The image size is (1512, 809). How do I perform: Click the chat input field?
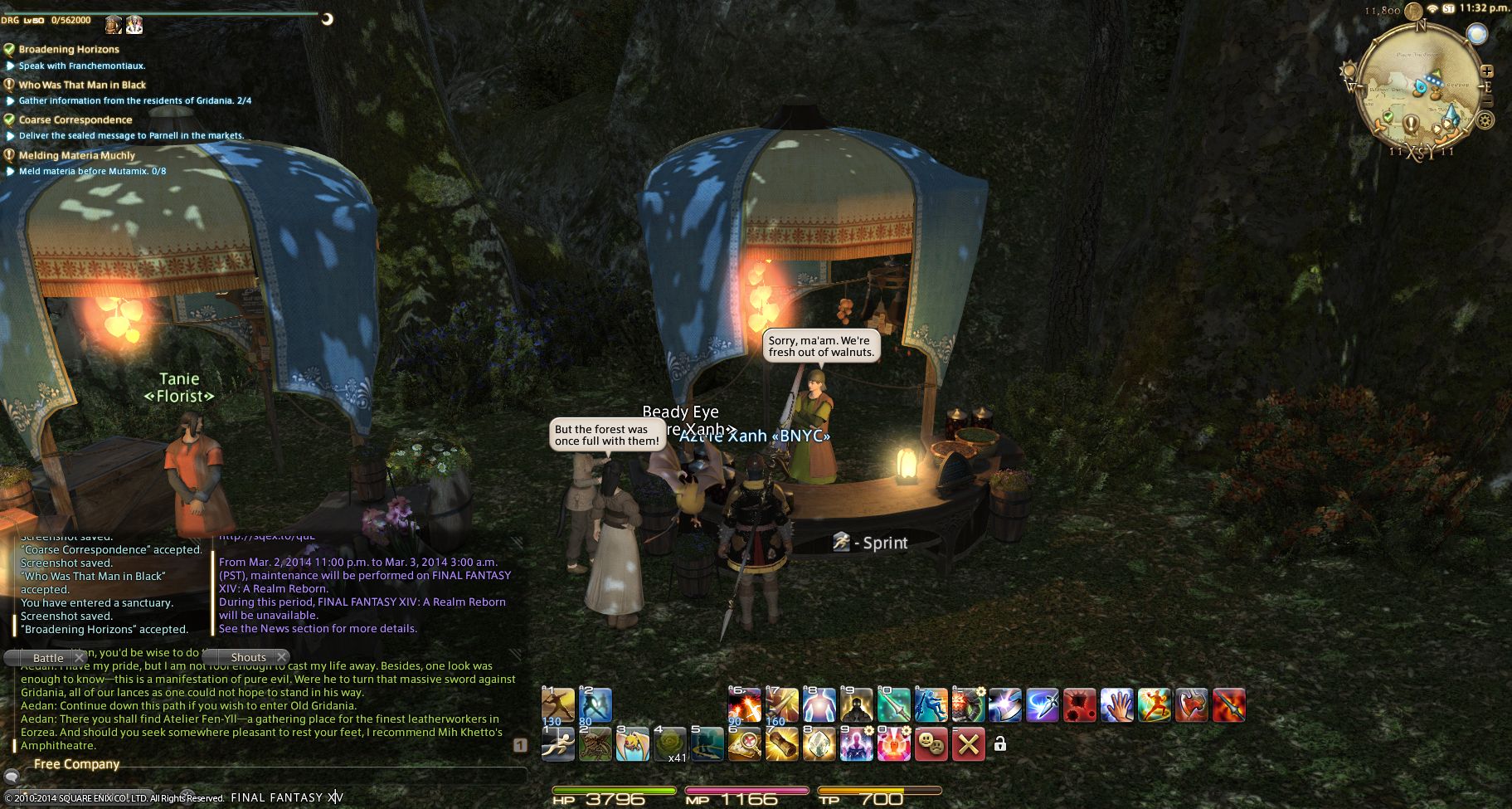click(274, 777)
